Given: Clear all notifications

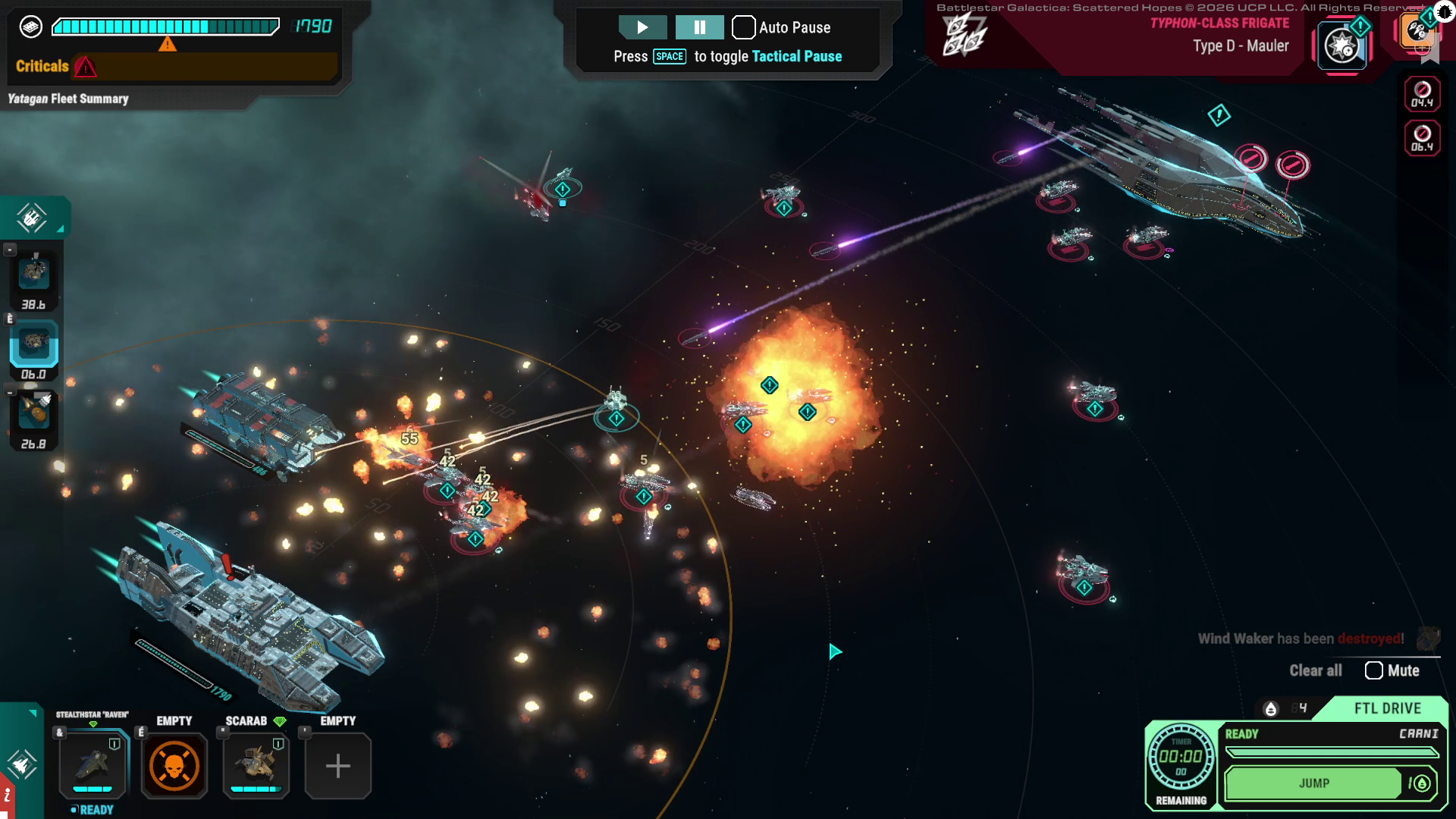Looking at the screenshot, I should pos(1315,670).
